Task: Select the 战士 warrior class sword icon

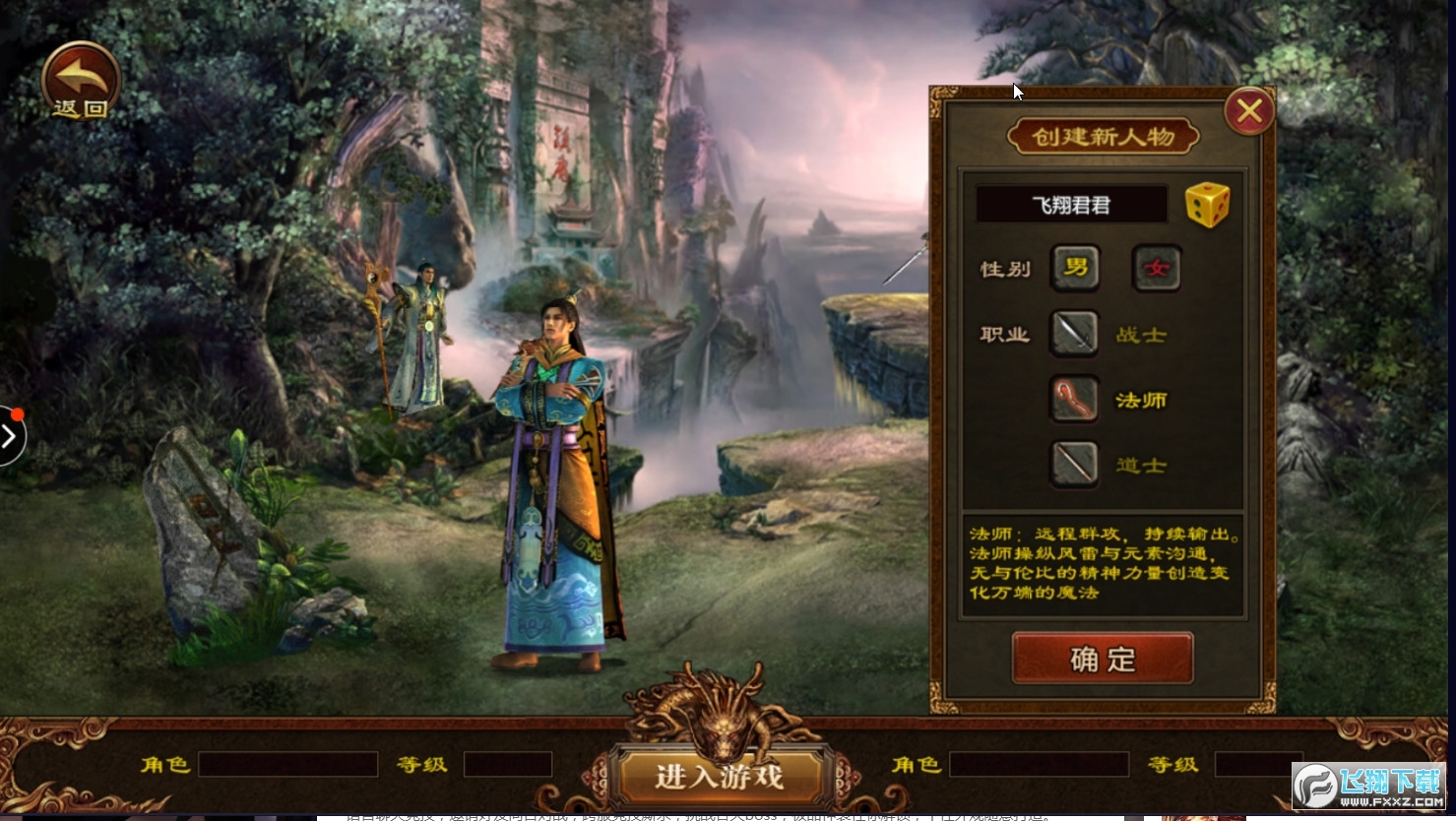Action: coord(1074,333)
